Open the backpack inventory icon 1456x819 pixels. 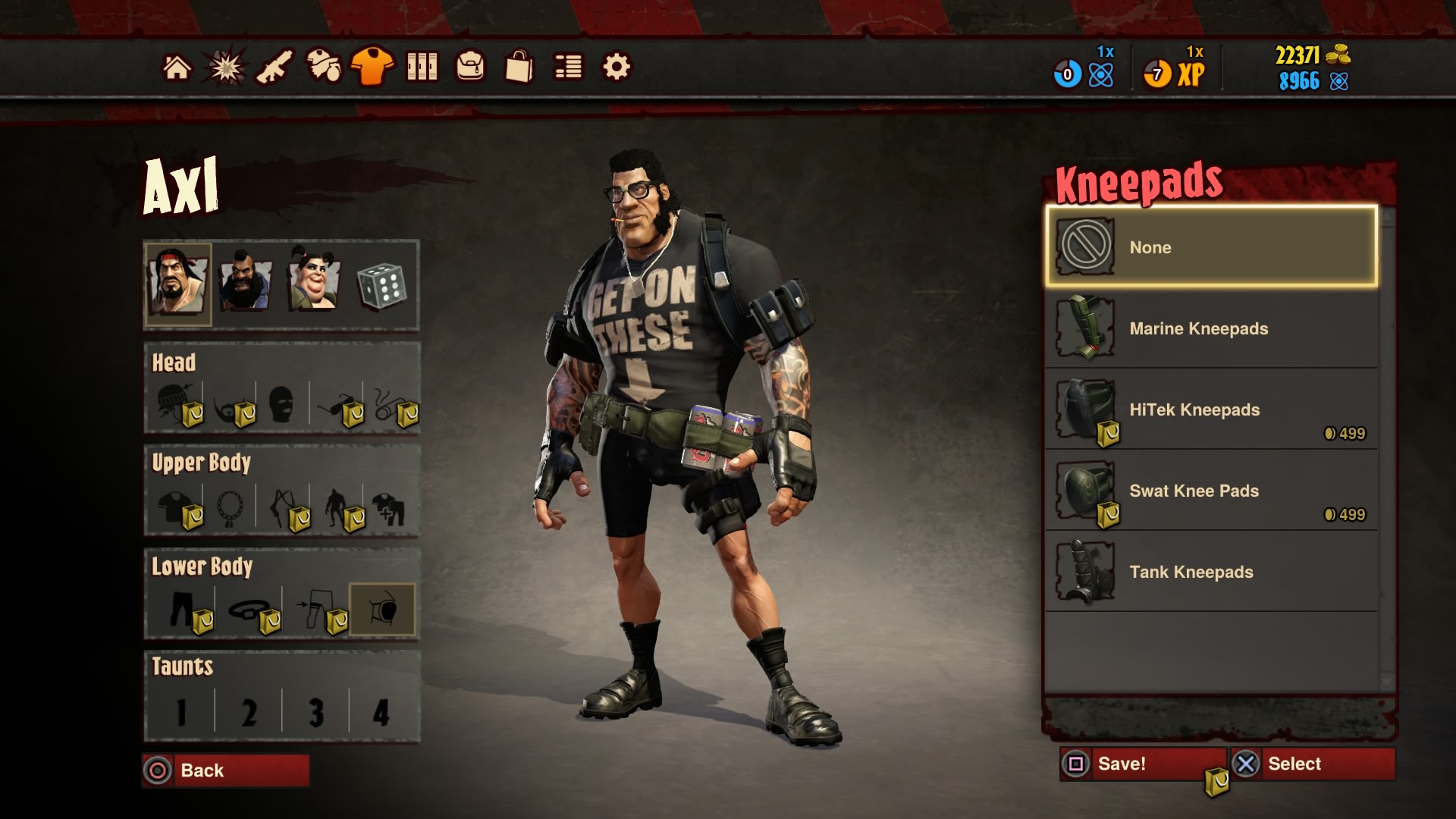click(472, 67)
